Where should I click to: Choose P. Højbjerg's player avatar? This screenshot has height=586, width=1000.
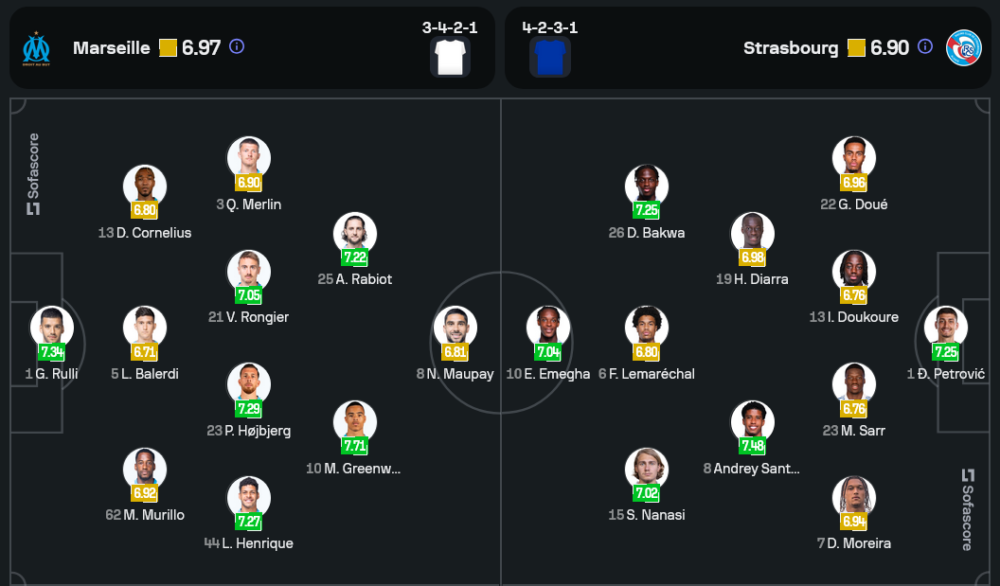coord(249,385)
